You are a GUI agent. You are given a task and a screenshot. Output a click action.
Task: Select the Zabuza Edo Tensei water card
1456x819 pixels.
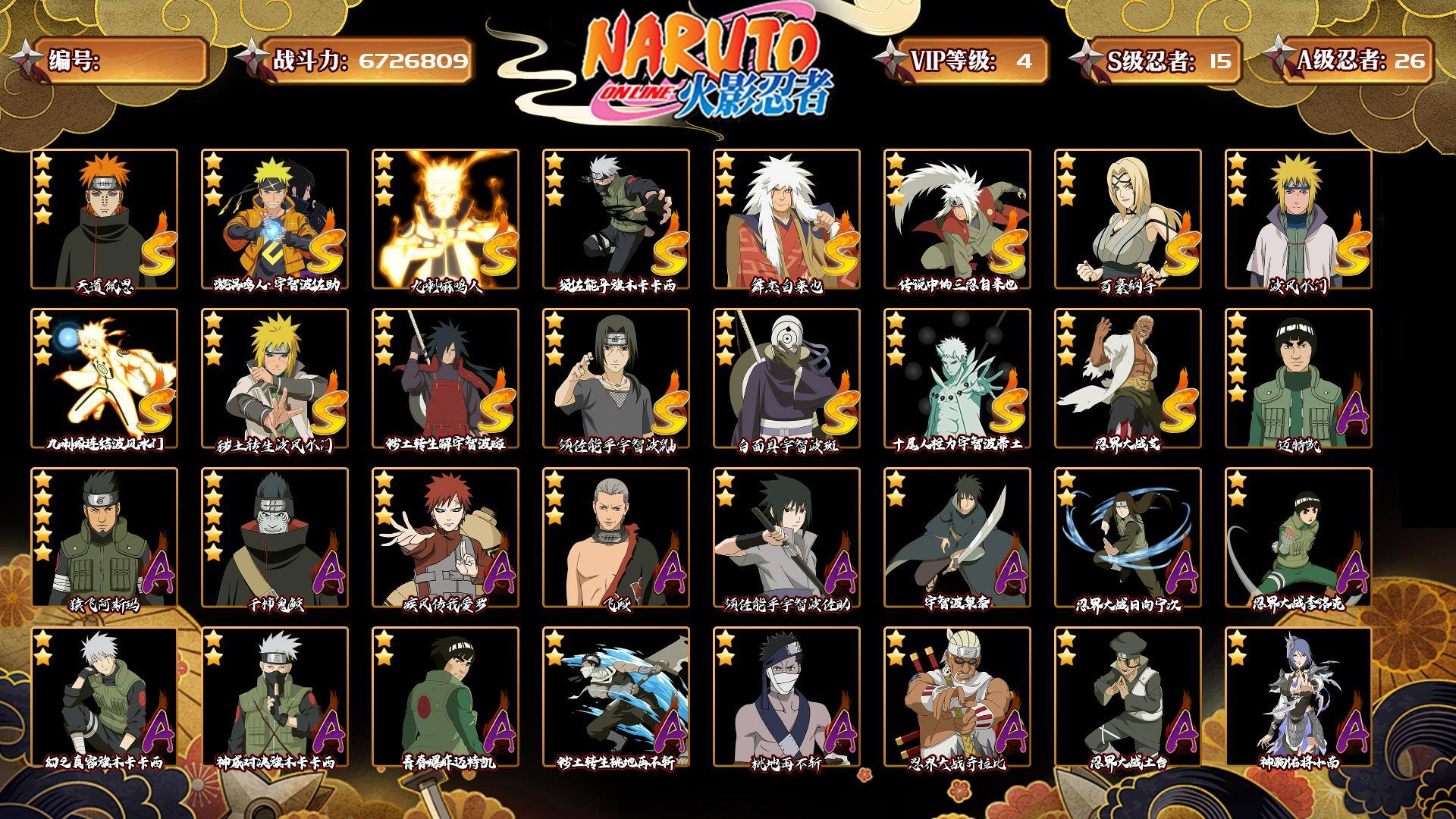[616, 696]
